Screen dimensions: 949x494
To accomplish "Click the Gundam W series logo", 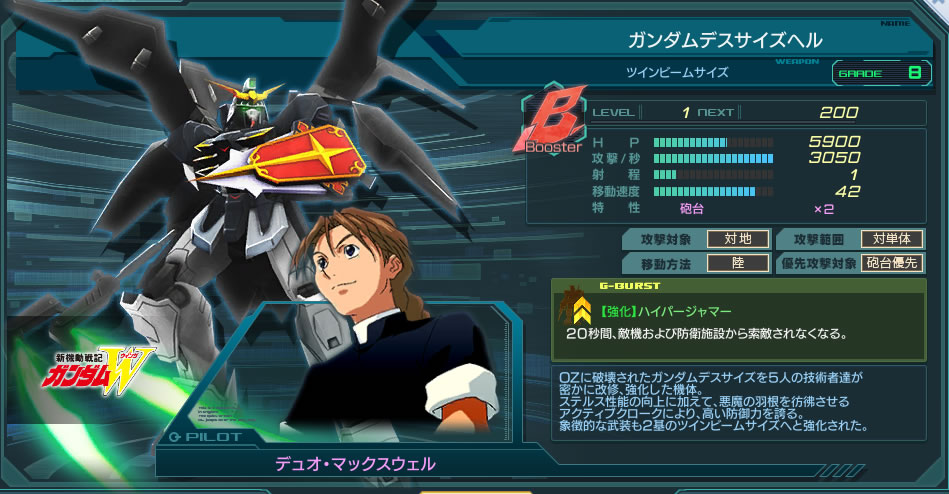I will pyautogui.click(x=92, y=368).
